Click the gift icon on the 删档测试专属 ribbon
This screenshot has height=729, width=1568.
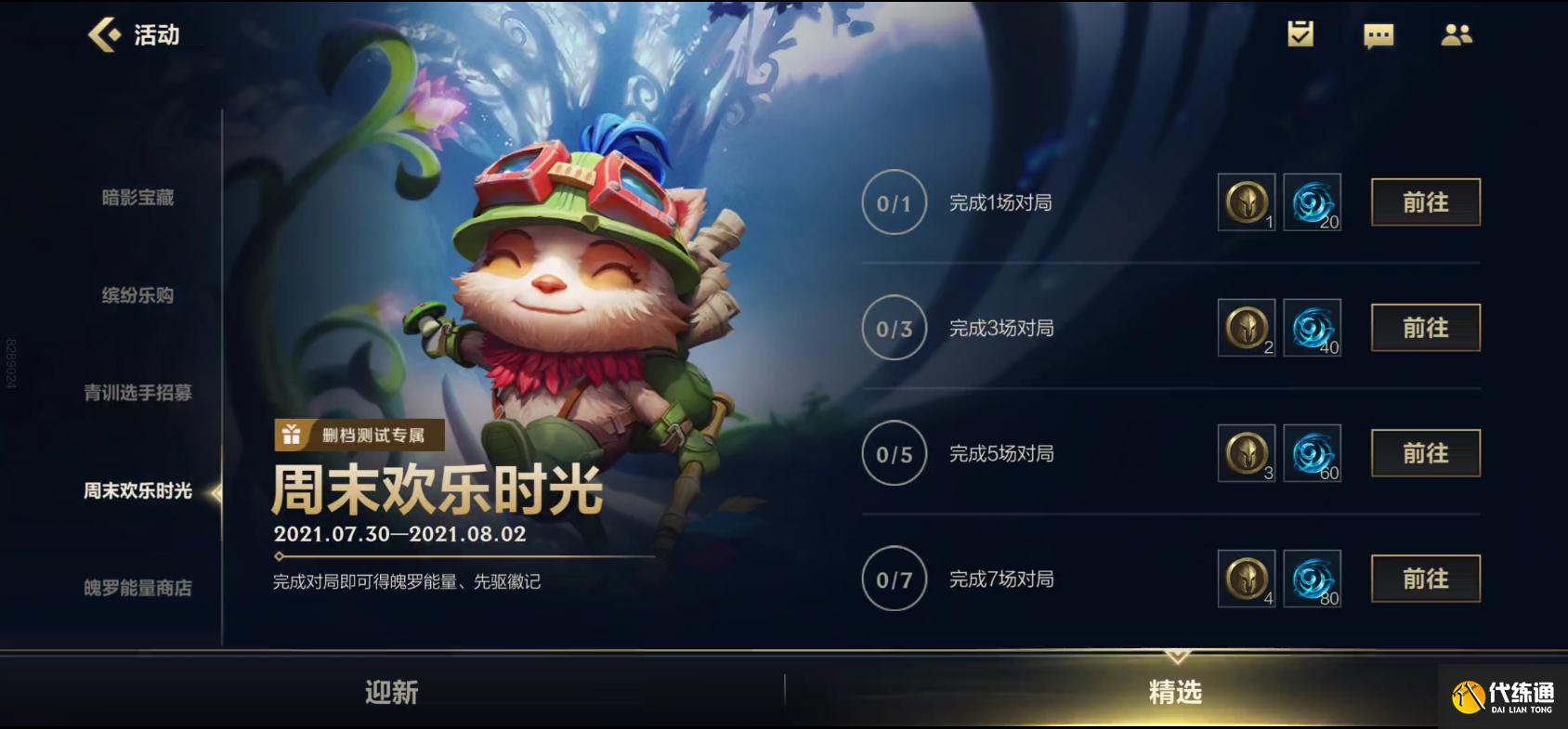pyautogui.click(x=291, y=434)
